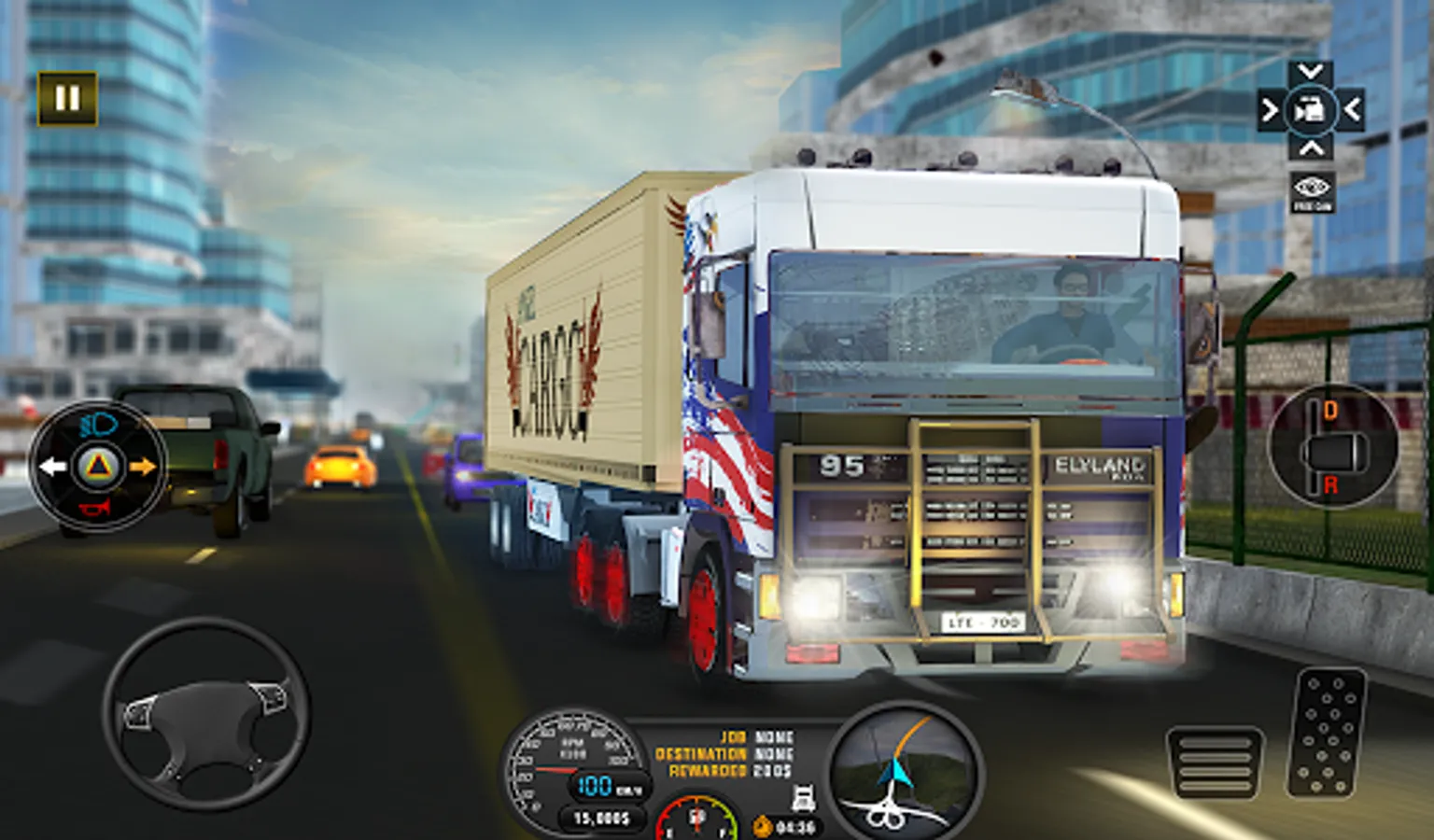This screenshot has width=1434, height=840.
Task: Click the camera pad's top arrow
Action: [1310, 72]
